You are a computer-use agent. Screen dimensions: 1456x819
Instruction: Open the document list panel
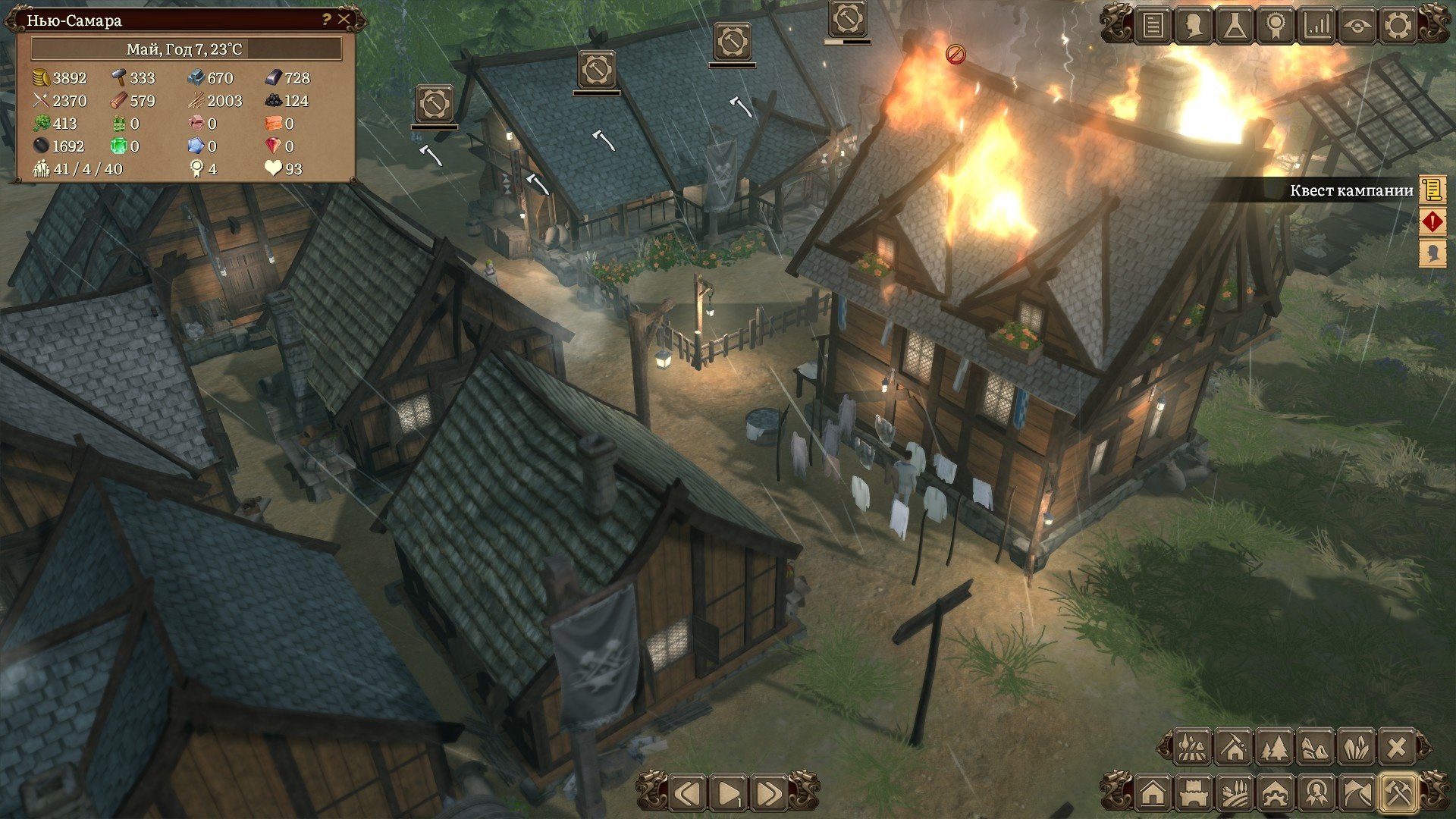point(1153,26)
